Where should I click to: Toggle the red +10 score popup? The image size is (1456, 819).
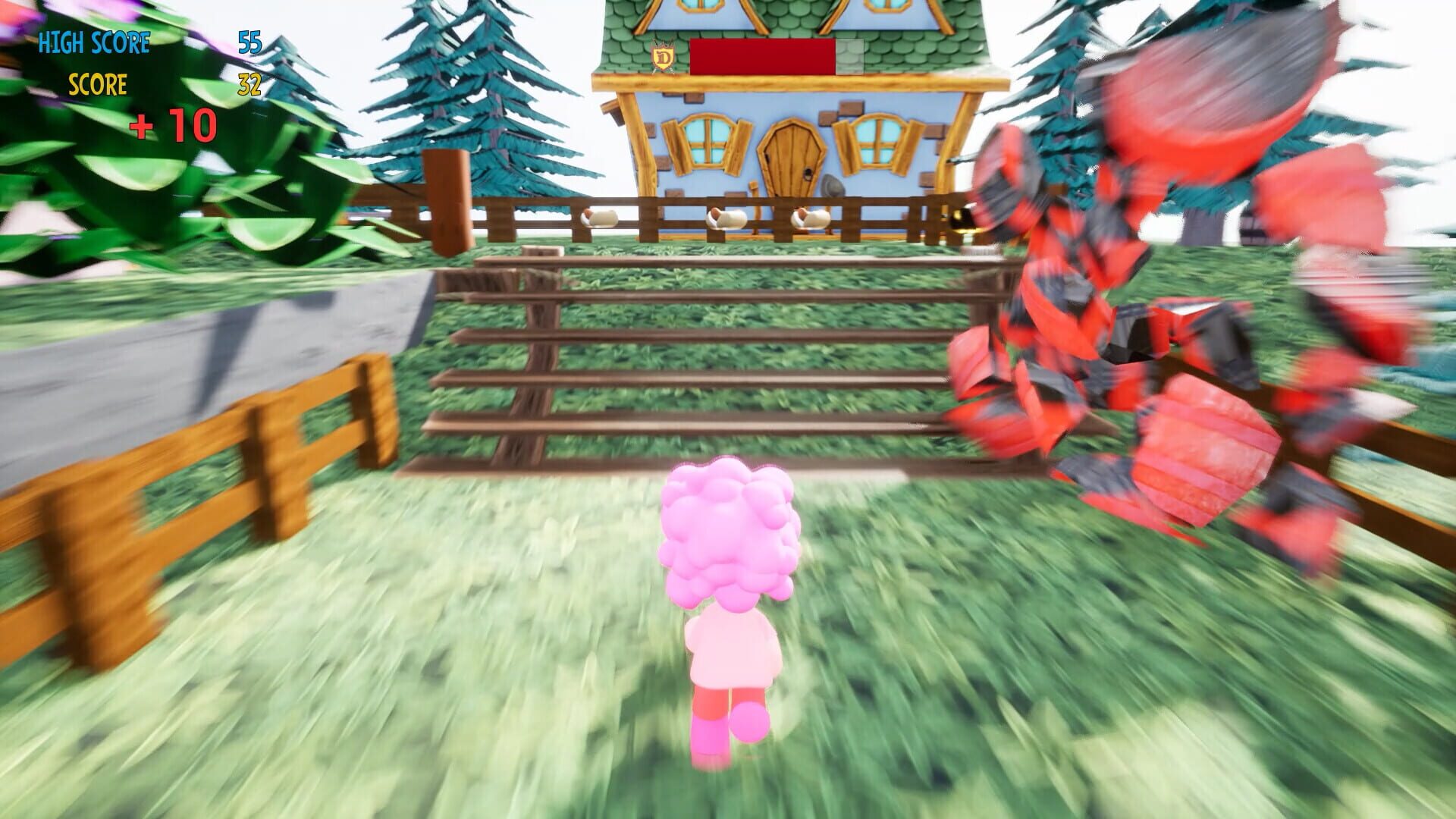176,125
